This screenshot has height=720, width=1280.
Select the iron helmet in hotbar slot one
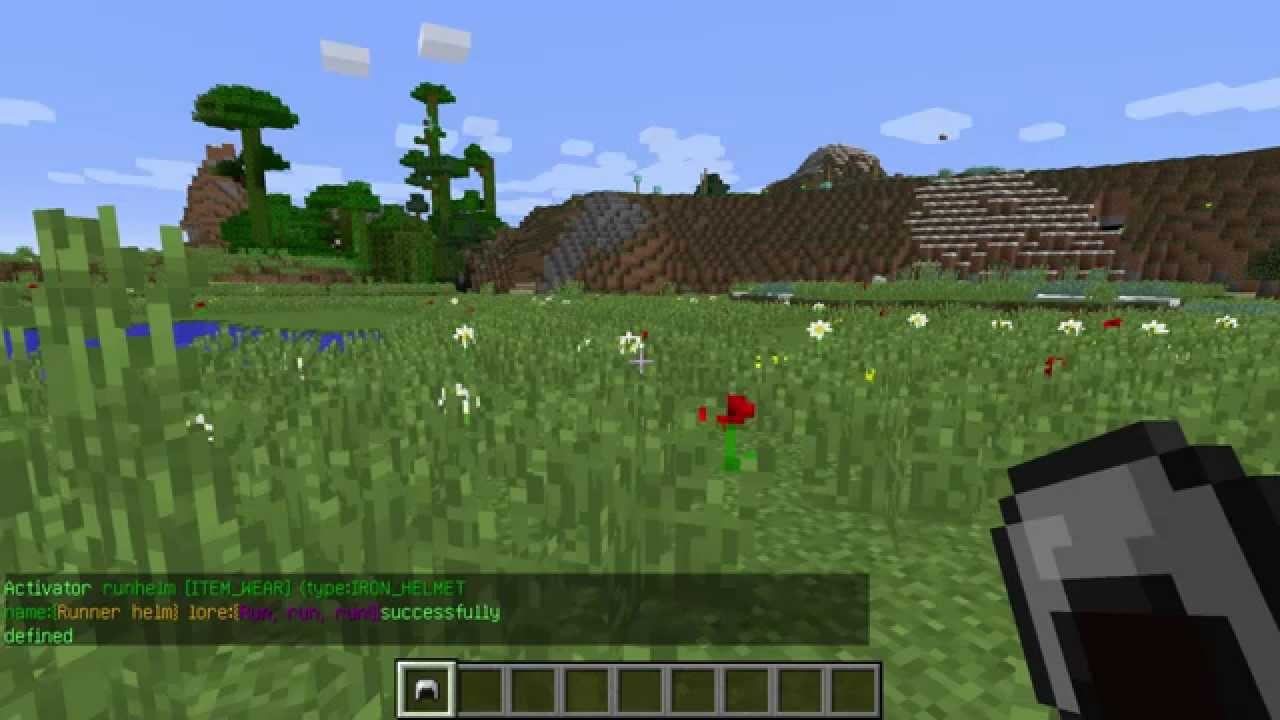coord(426,686)
